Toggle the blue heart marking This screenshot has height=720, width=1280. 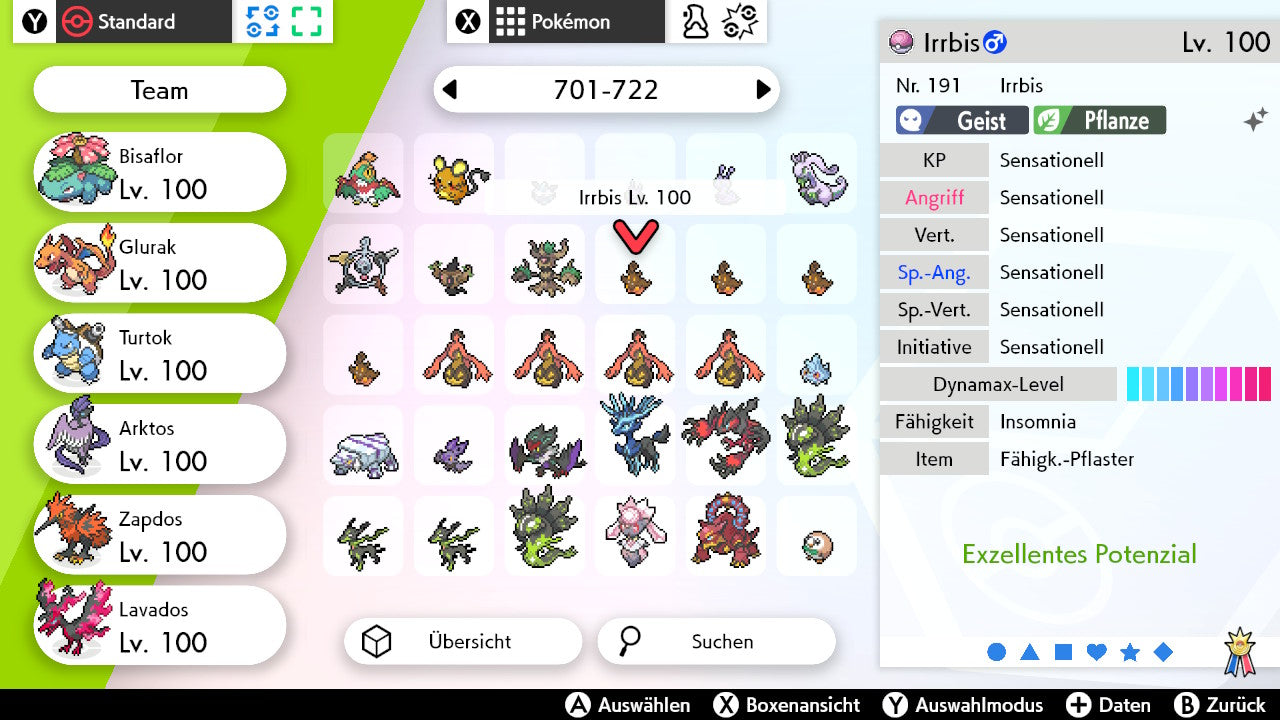1096,652
